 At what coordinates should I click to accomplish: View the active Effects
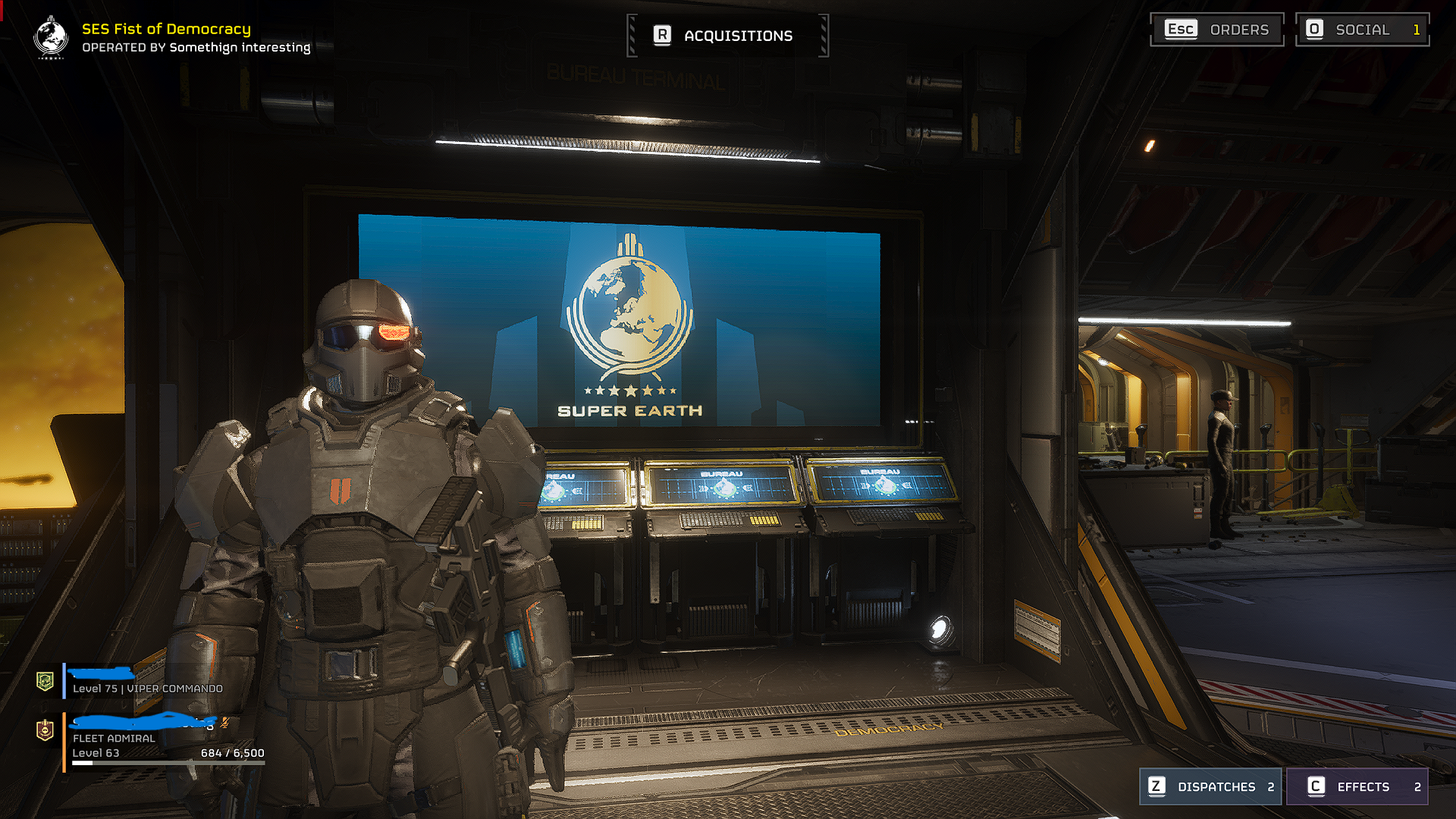click(x=1357, y=786)
